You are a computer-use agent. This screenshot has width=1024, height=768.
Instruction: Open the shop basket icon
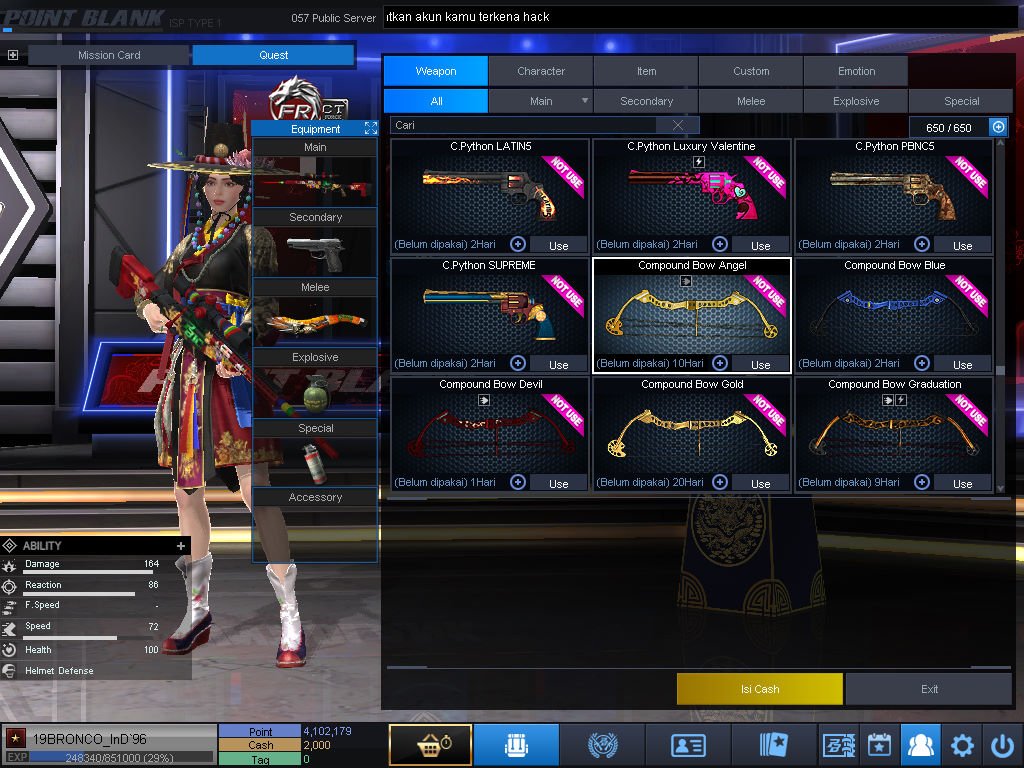(430, 745)
